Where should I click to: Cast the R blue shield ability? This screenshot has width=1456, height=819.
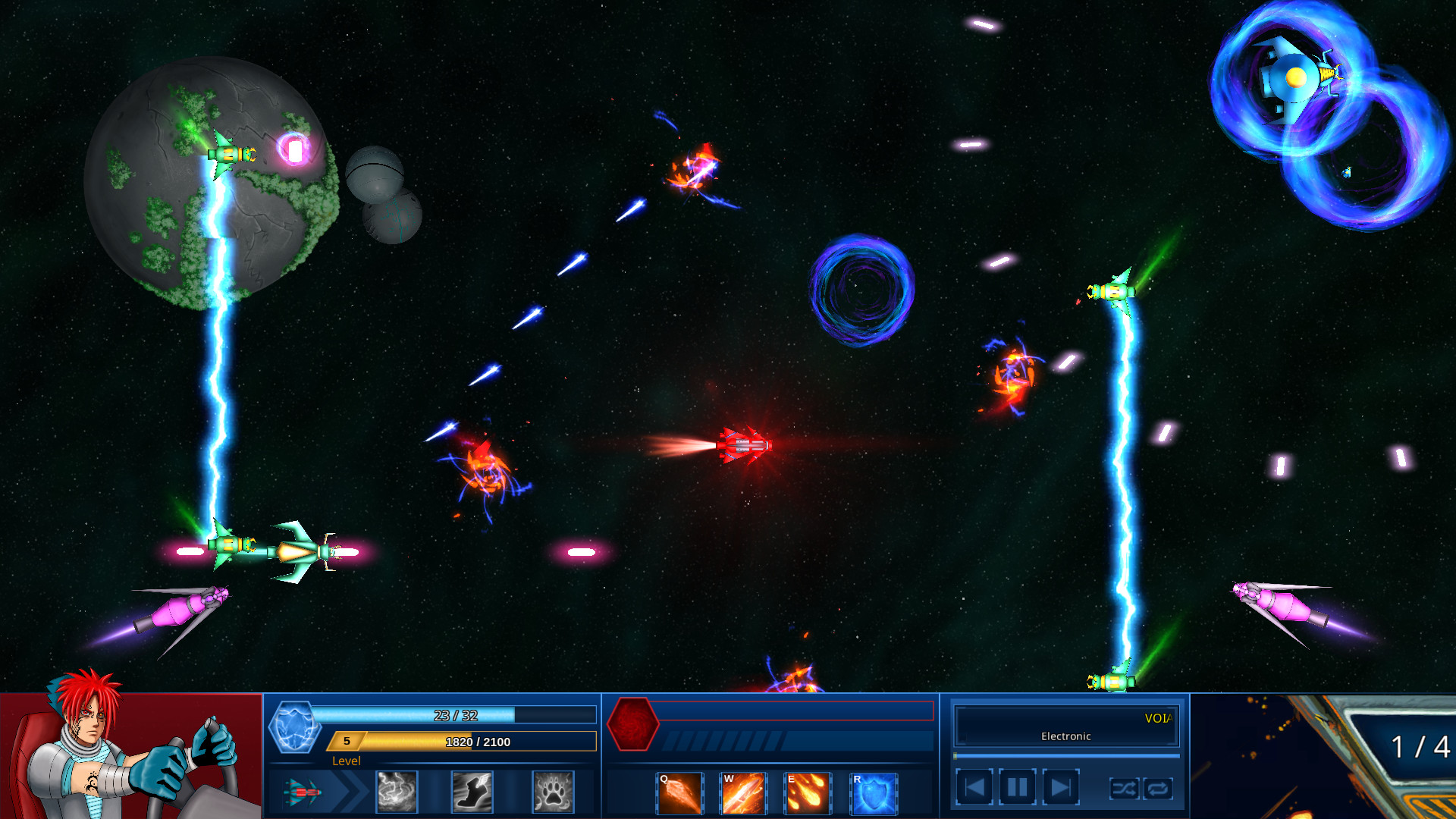click(x=872, y=792)
